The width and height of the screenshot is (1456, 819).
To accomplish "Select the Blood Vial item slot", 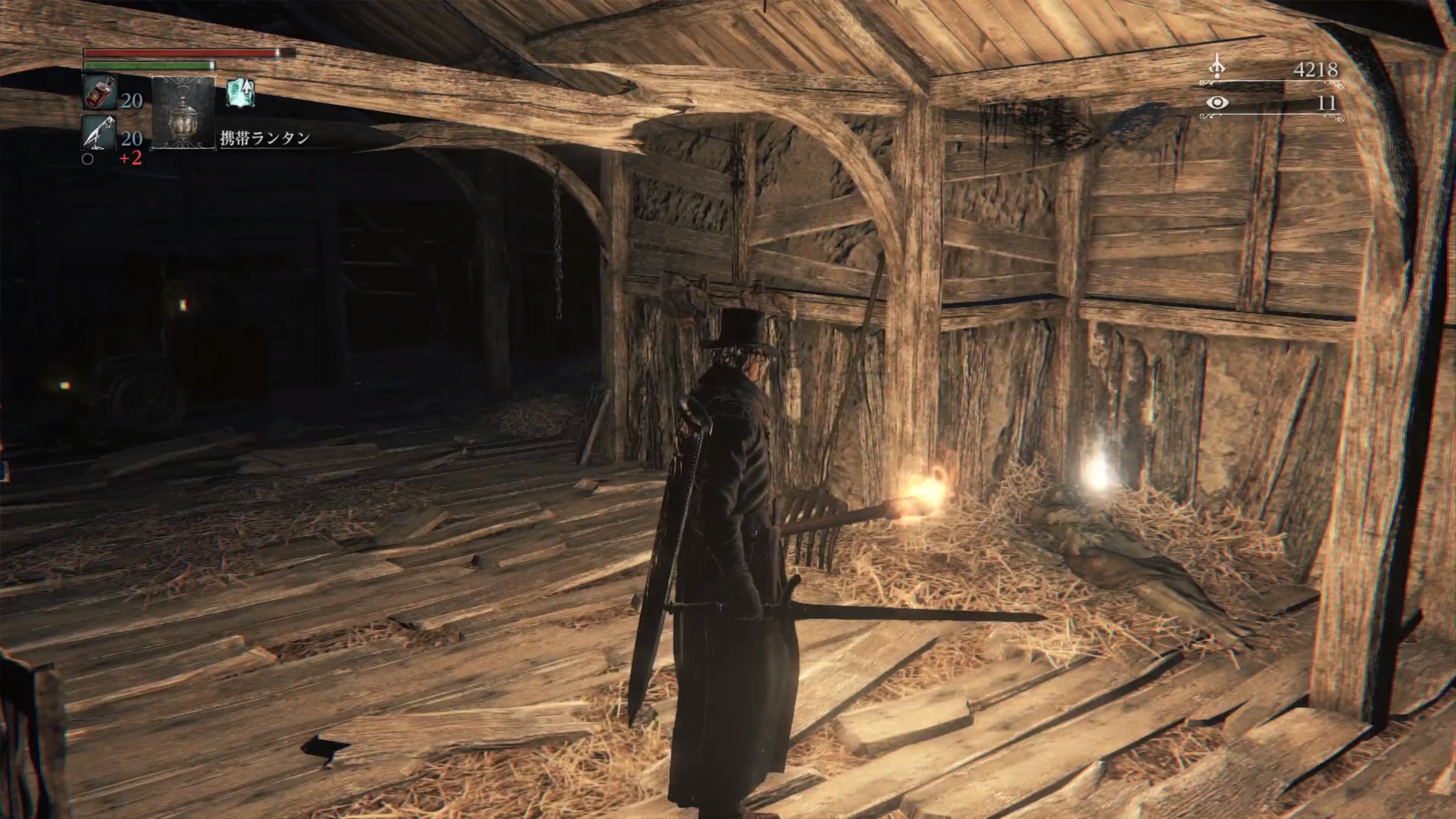I will pyautogui.click(x=100, y=92).
